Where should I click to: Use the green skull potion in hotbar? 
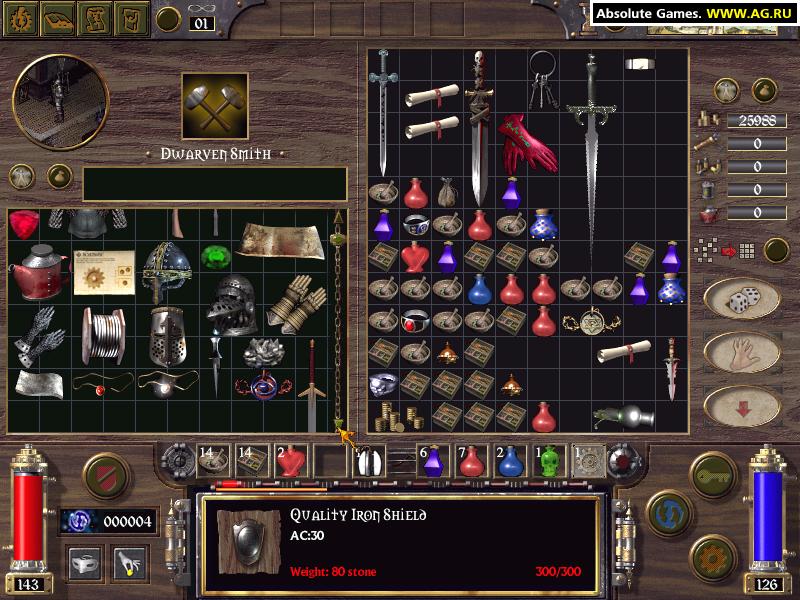point(548,460)
